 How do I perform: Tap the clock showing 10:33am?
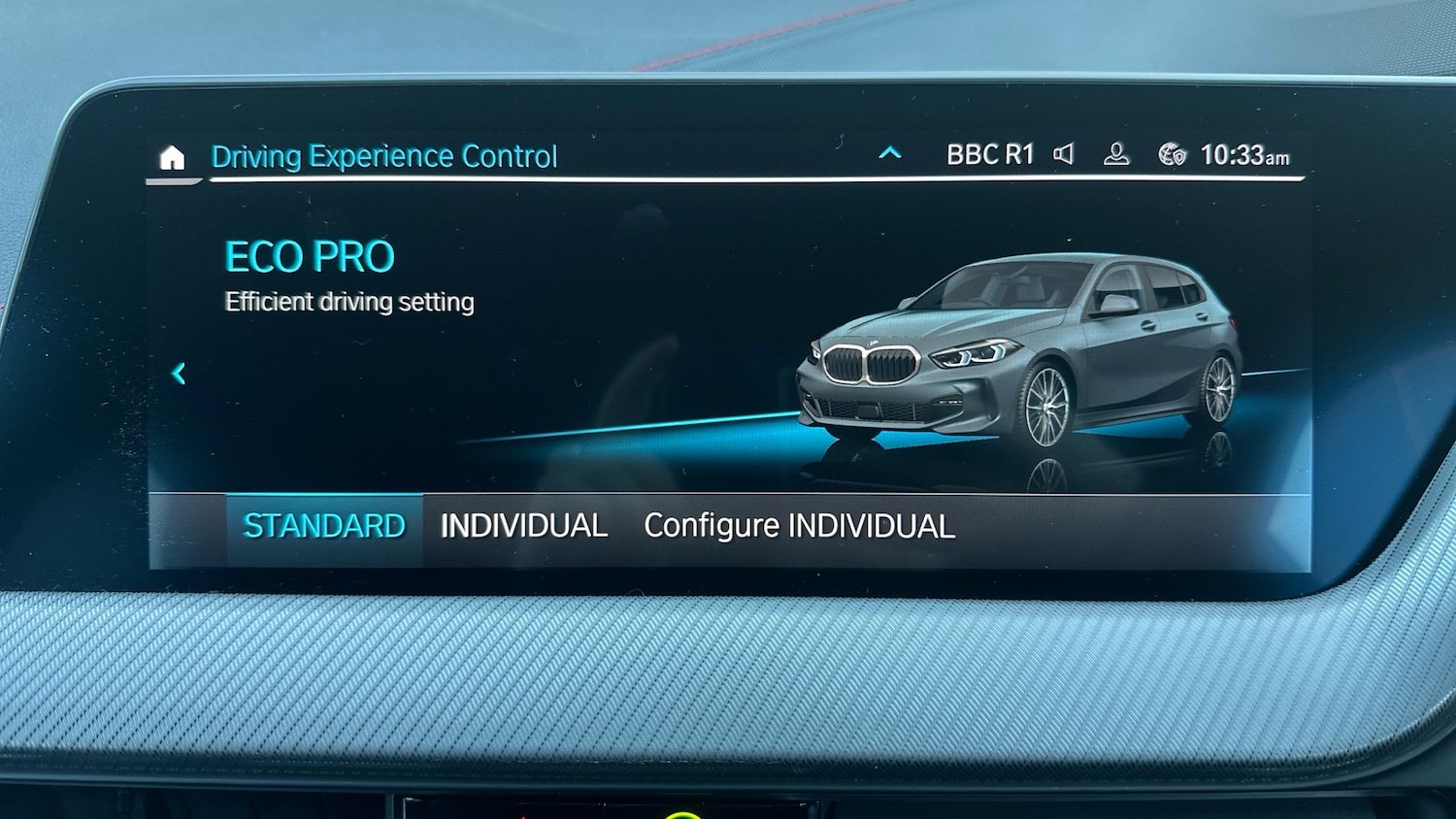click(1242, 153)
